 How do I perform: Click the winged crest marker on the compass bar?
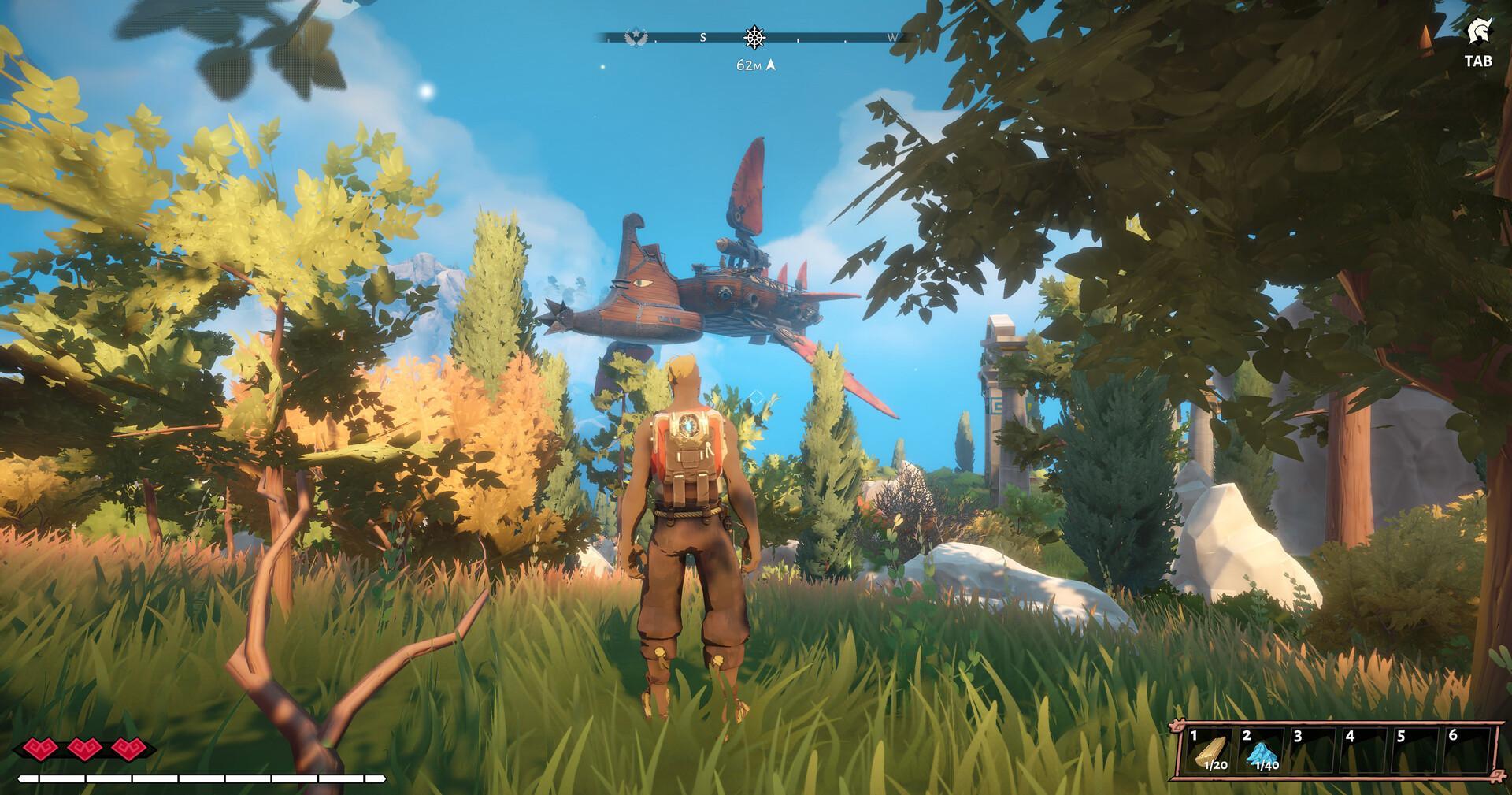[x=636, y=38]
